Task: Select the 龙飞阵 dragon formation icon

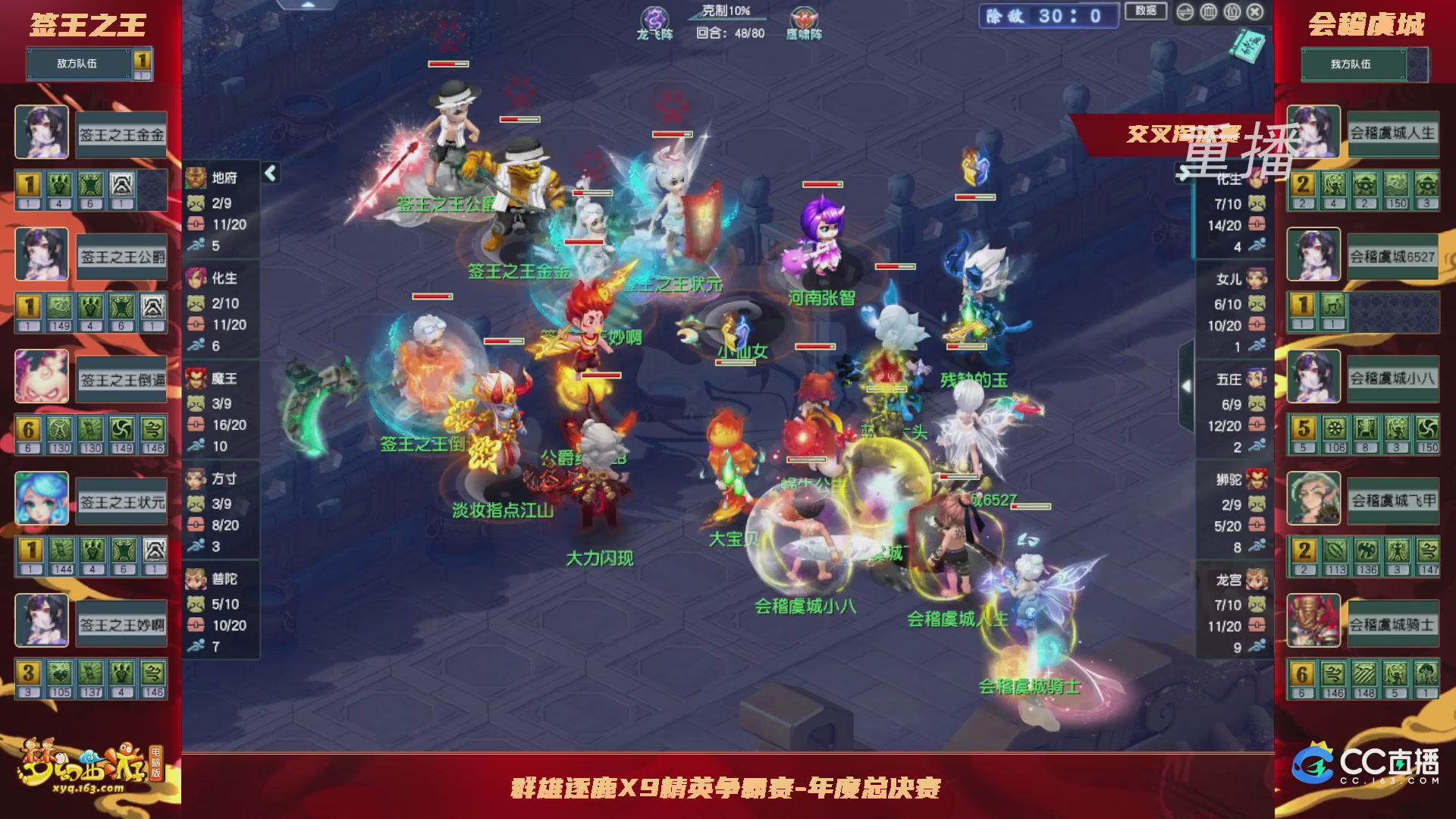Action: point(654,17)
